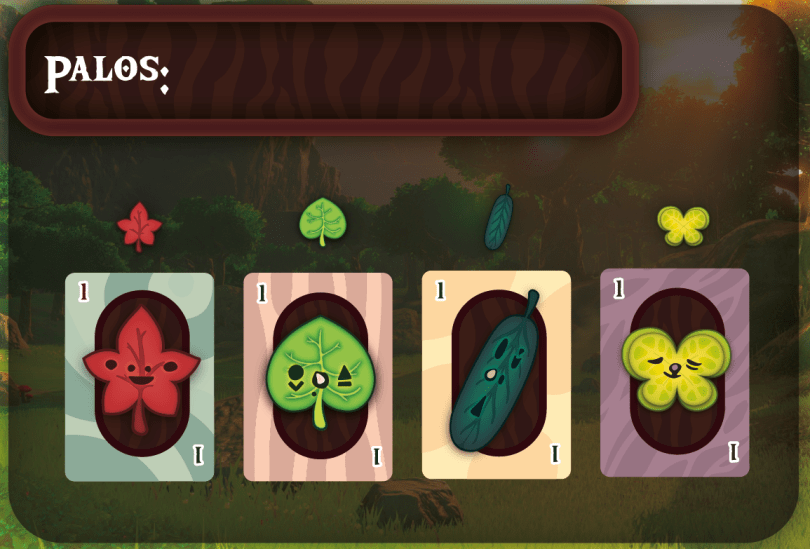This screenshot has height=549, width=810.
Task: Click the small yellow clover suit icon
Action: tap(683, 225)
